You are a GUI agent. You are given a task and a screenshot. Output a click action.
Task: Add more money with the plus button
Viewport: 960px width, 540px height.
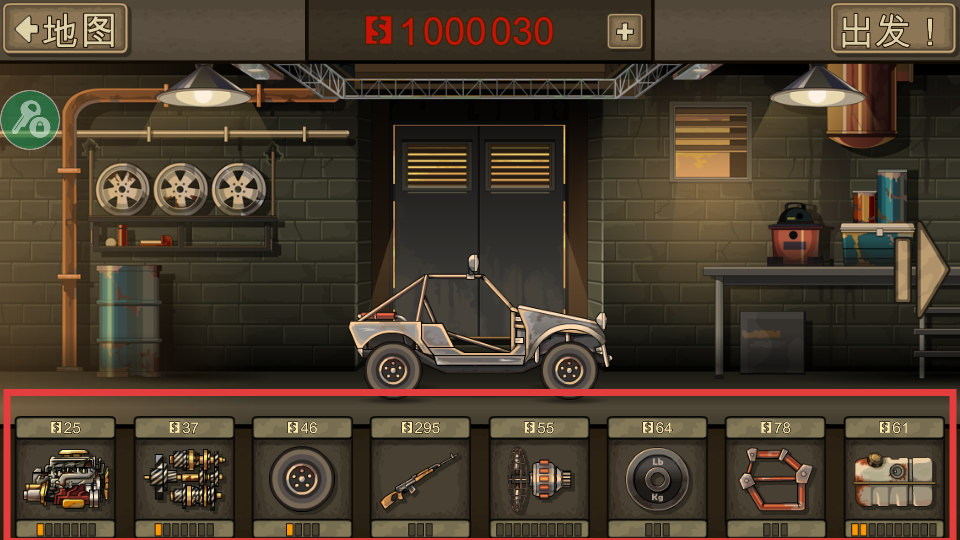(625, 31)
